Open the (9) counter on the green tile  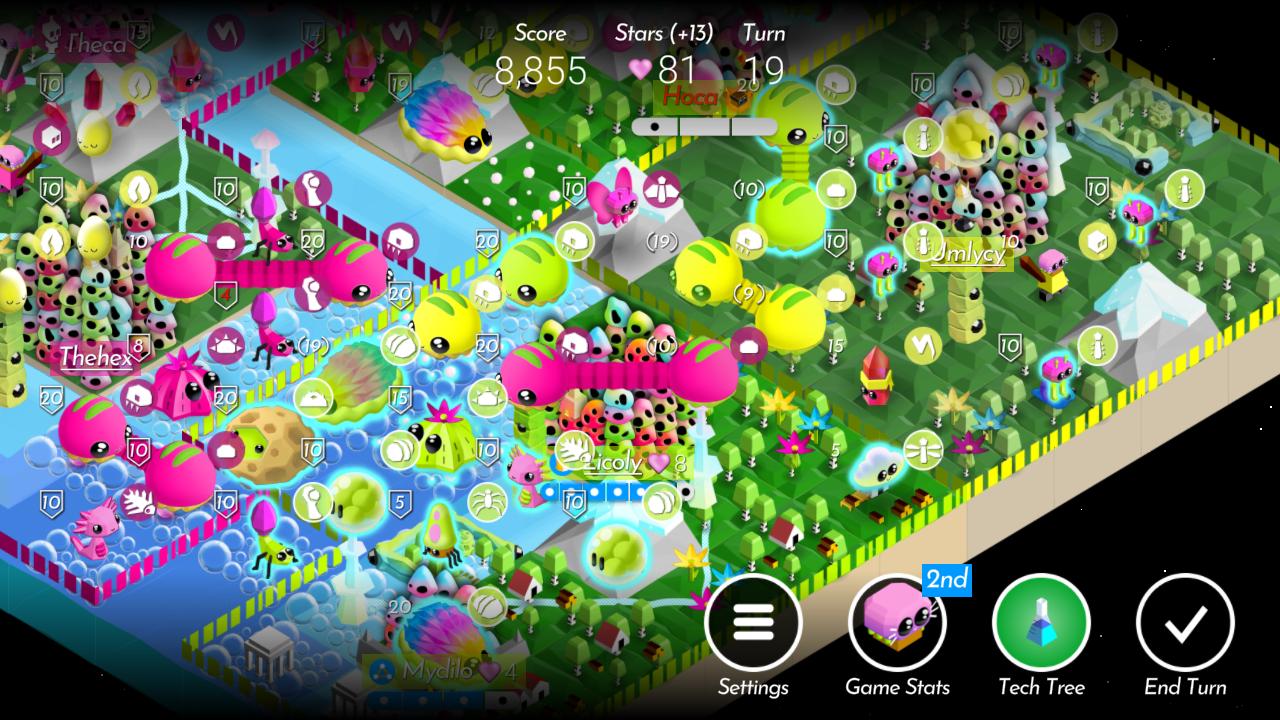750,295
